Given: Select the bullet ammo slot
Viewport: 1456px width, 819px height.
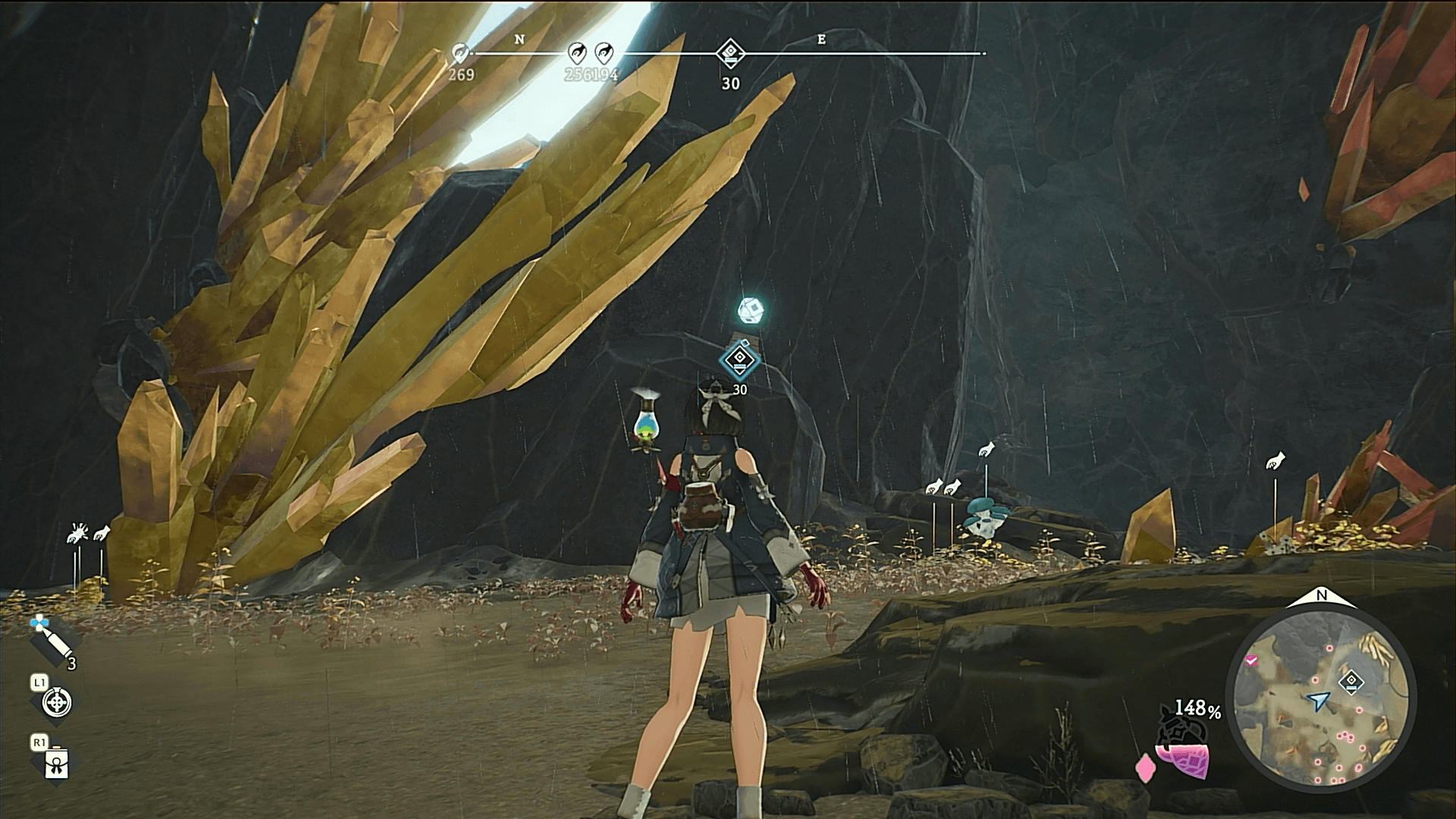Looking at the screenshot, I should (52, 642).
